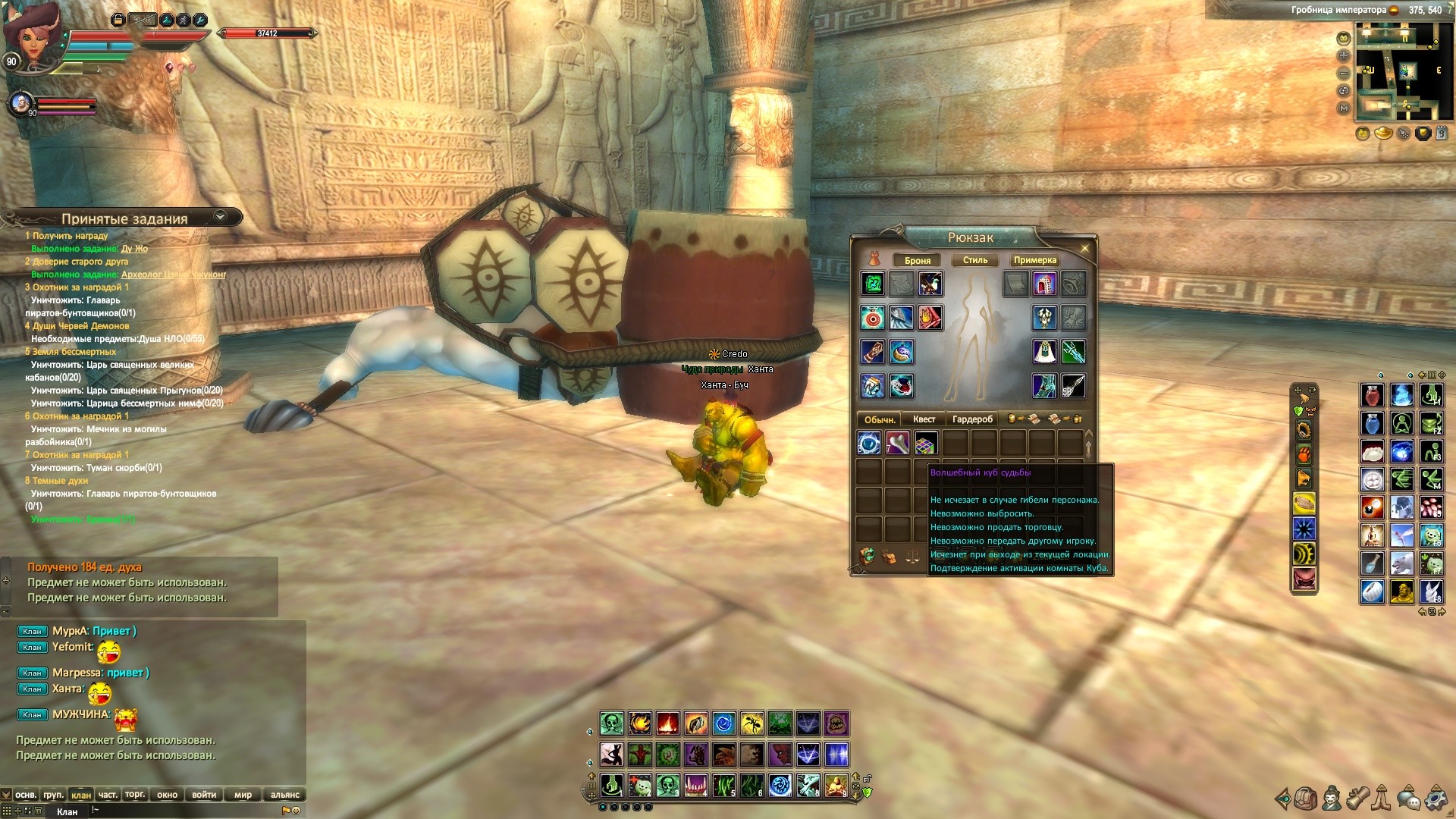Open the Стиль tab
The height and width of the screenshot is (819, 1456).
(x=975, y=260)
